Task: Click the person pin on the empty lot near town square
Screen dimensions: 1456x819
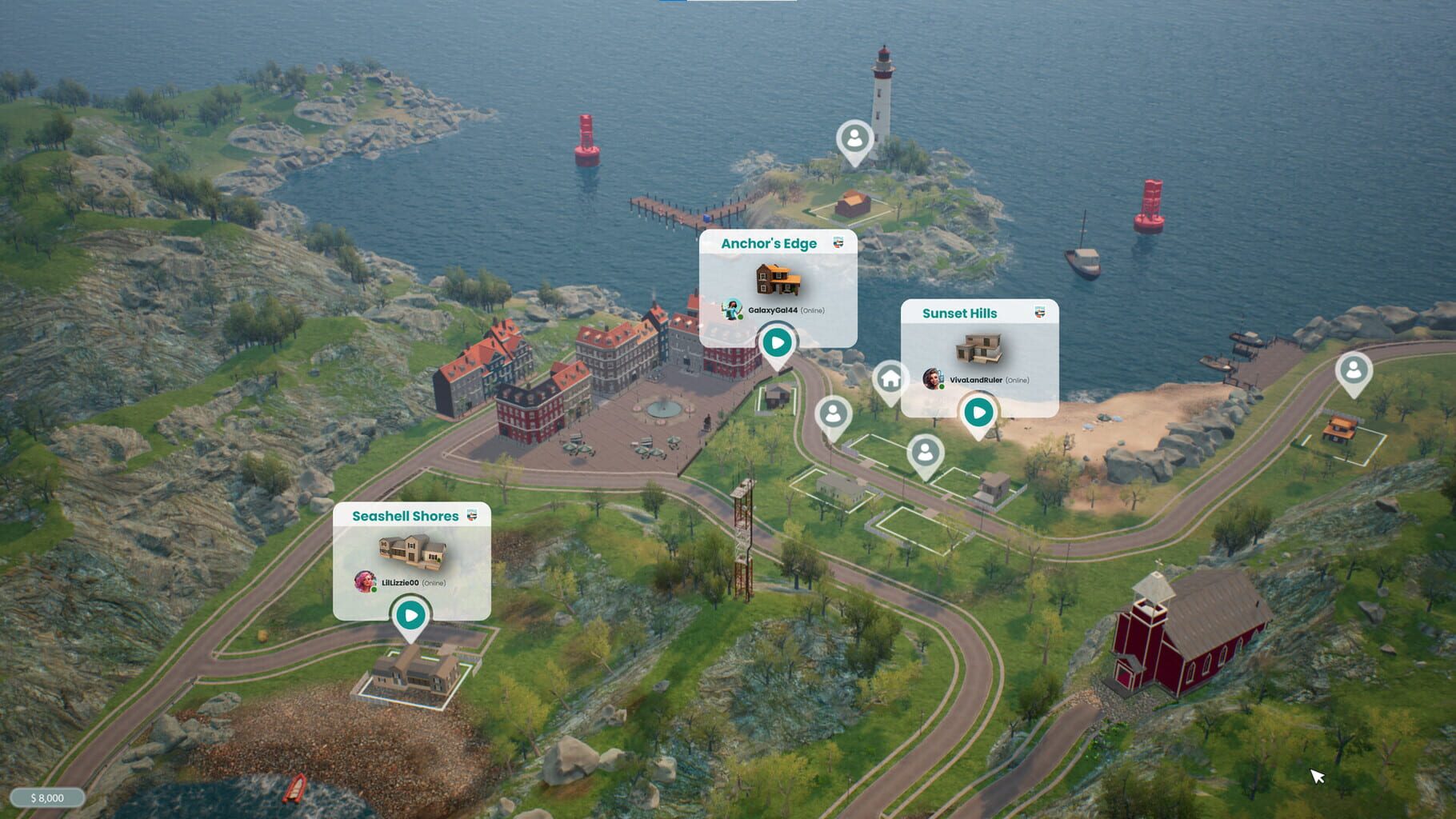Action: pyautogui.click(x=834, y=414)
